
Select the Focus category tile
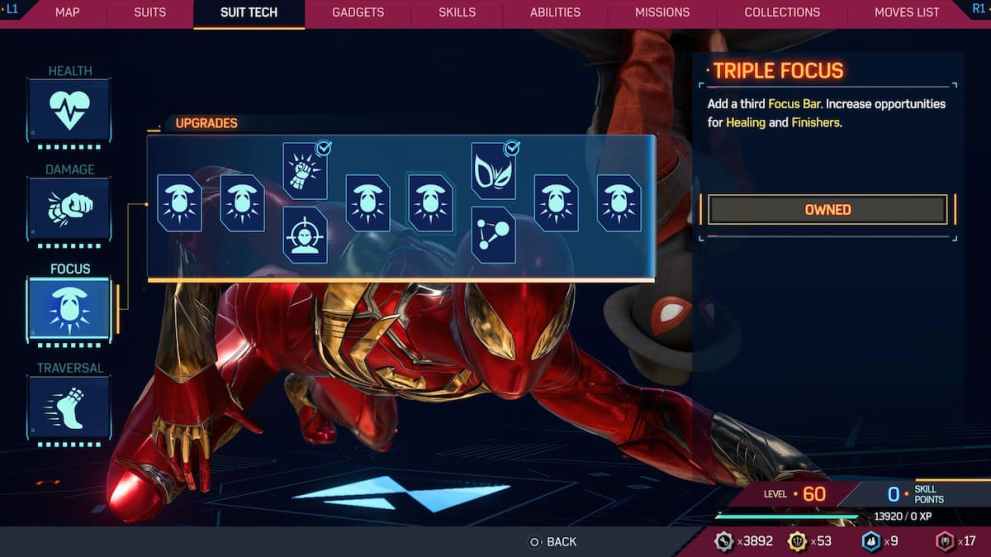pos(69,308)
